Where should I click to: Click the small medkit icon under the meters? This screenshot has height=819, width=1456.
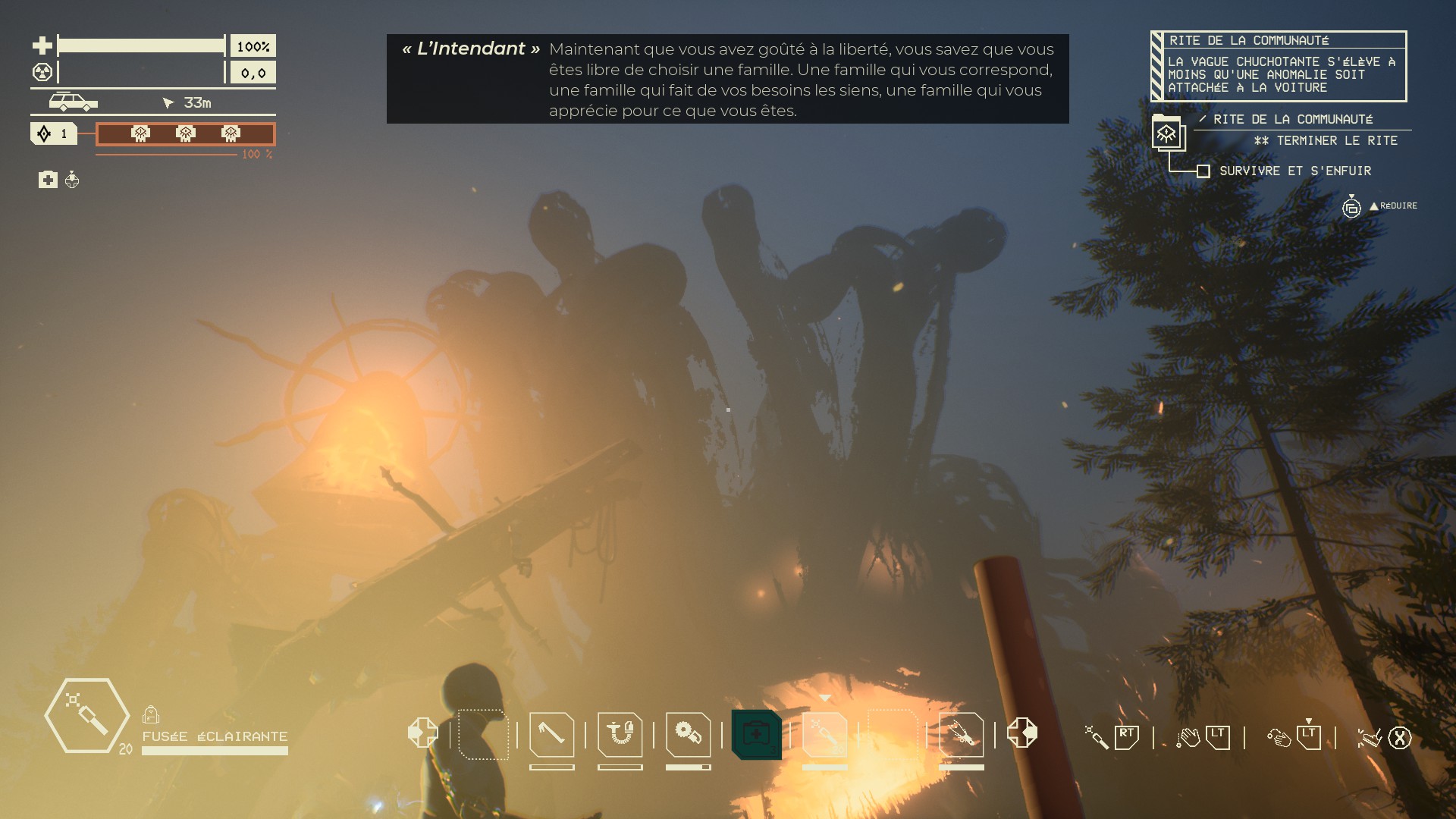tap(48, 180)
